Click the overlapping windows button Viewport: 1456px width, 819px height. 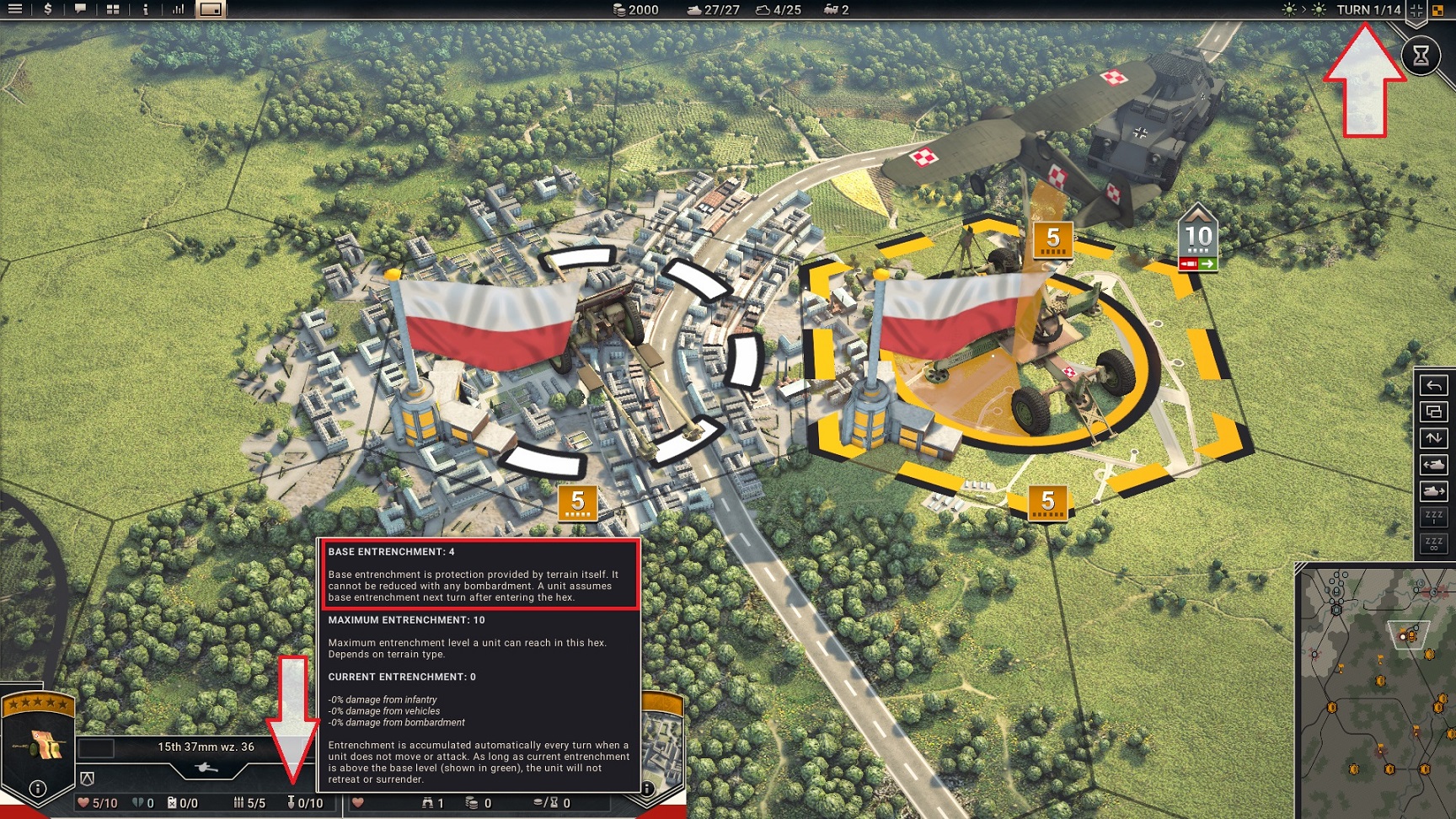pos(1433,411)
